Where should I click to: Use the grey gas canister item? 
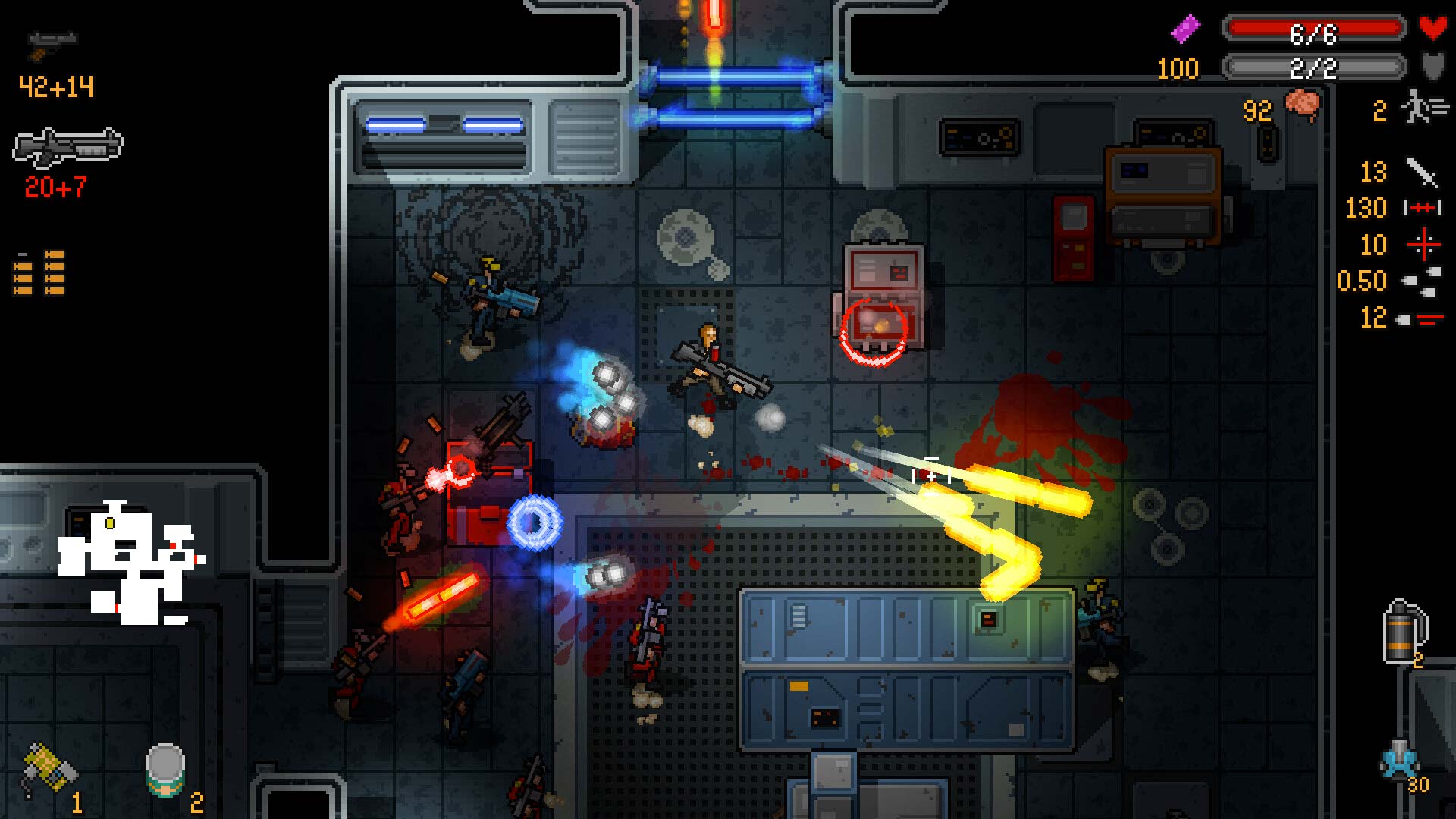[x=1401, y=632]
